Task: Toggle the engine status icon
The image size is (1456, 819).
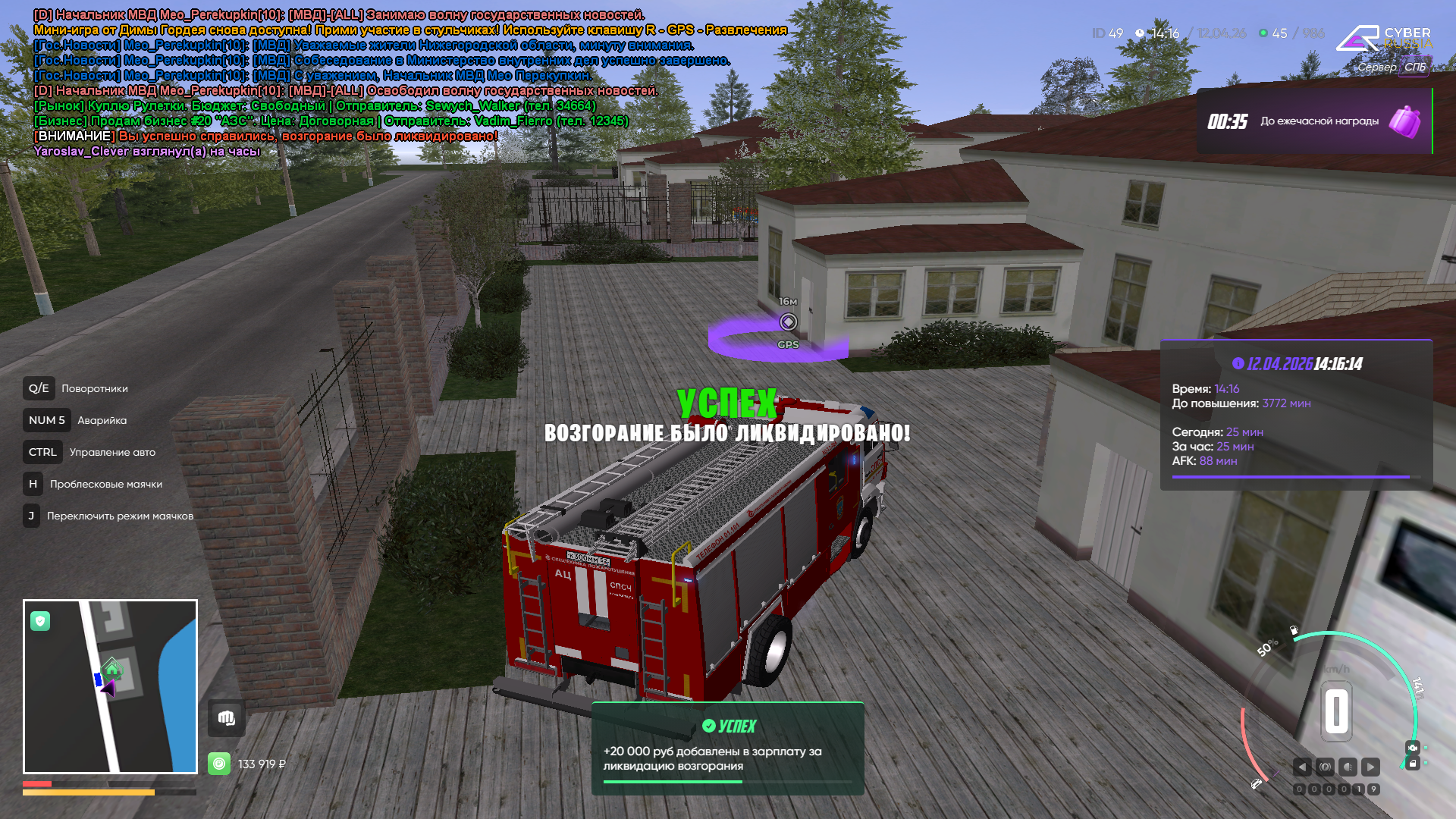Action: 1412,748
